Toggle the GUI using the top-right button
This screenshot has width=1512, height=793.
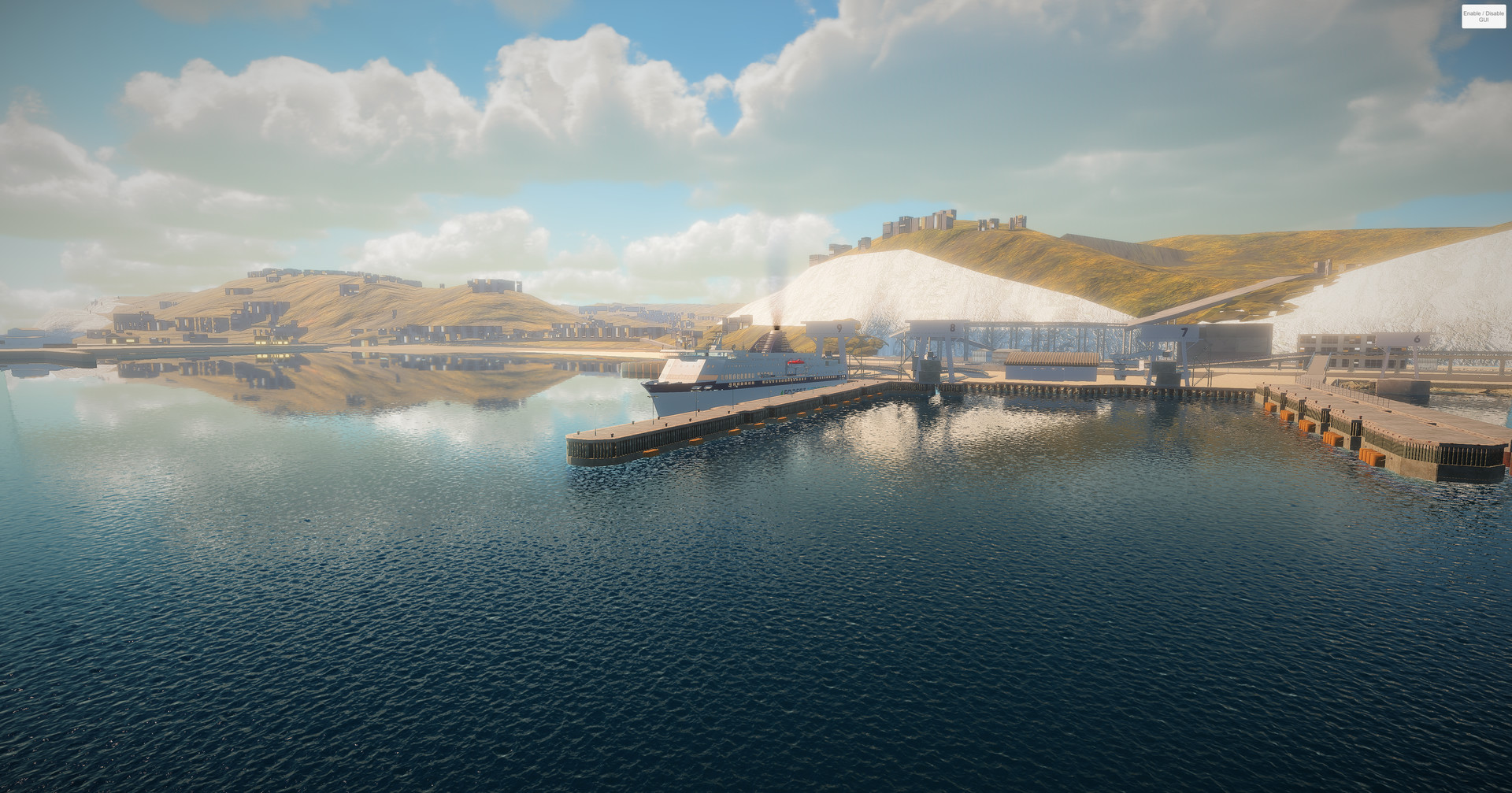[1484, 17]
